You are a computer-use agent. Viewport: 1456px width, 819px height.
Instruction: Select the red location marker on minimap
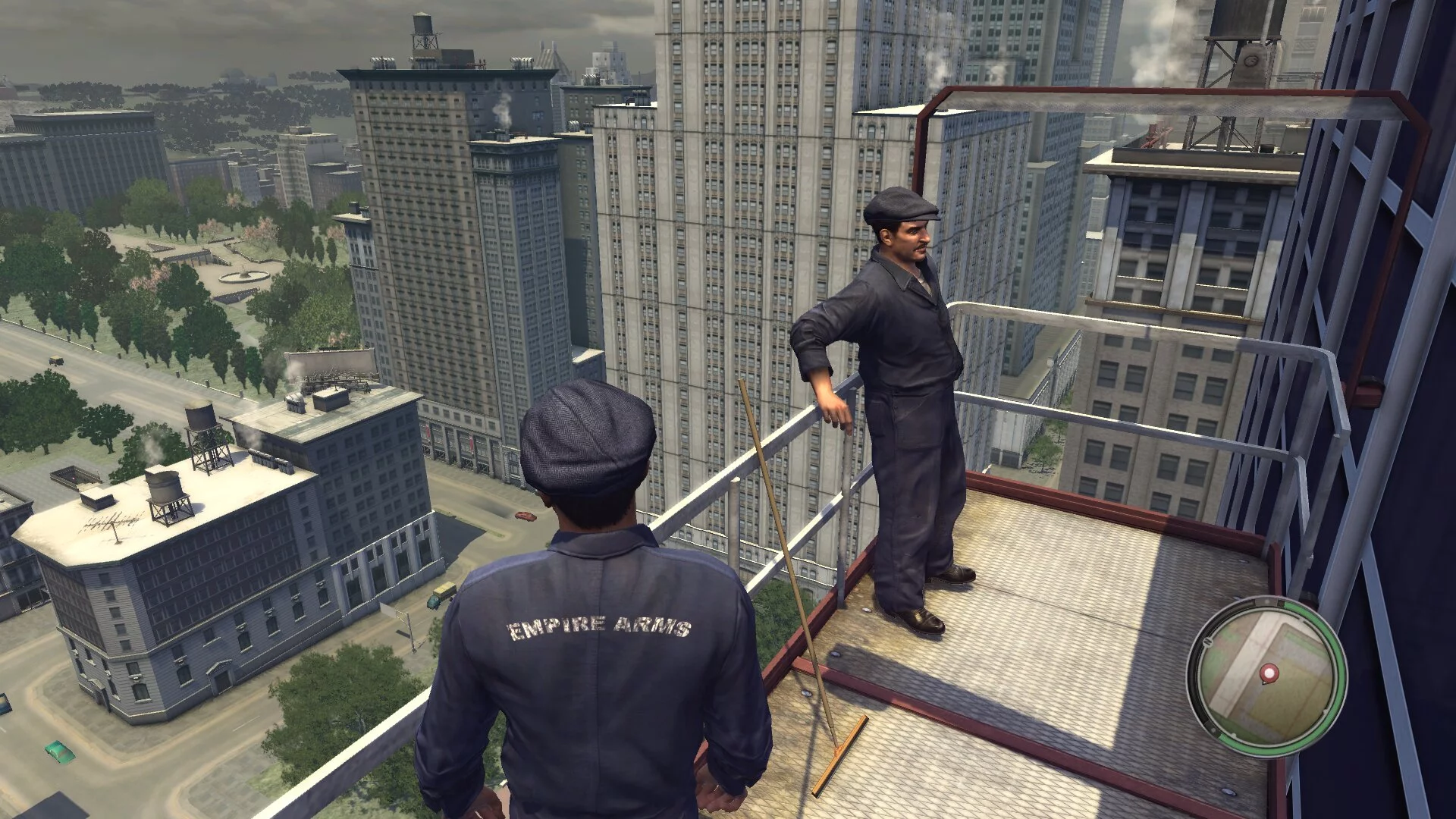click(1267, 673)
